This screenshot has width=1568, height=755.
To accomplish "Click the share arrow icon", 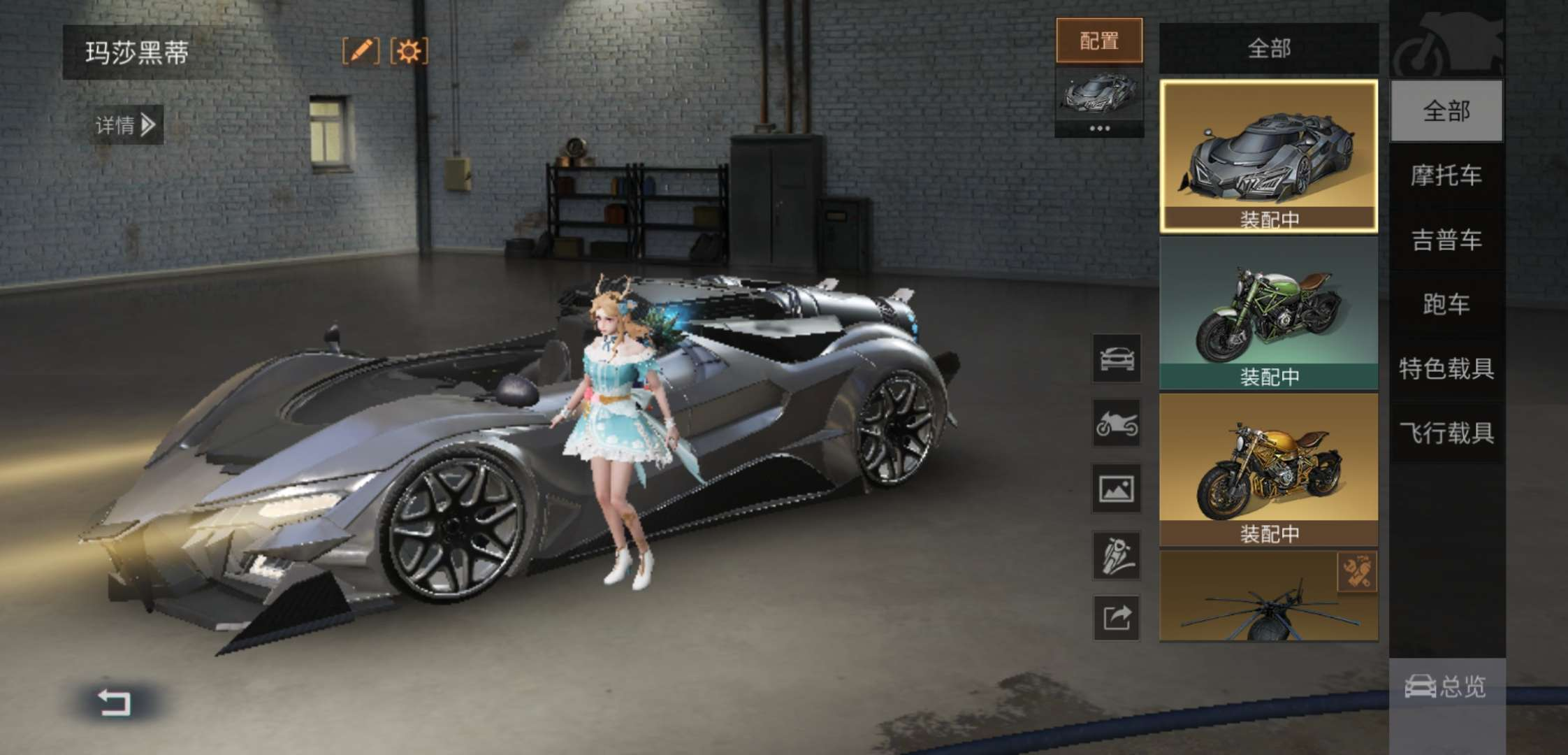I will pos(1116,618).
